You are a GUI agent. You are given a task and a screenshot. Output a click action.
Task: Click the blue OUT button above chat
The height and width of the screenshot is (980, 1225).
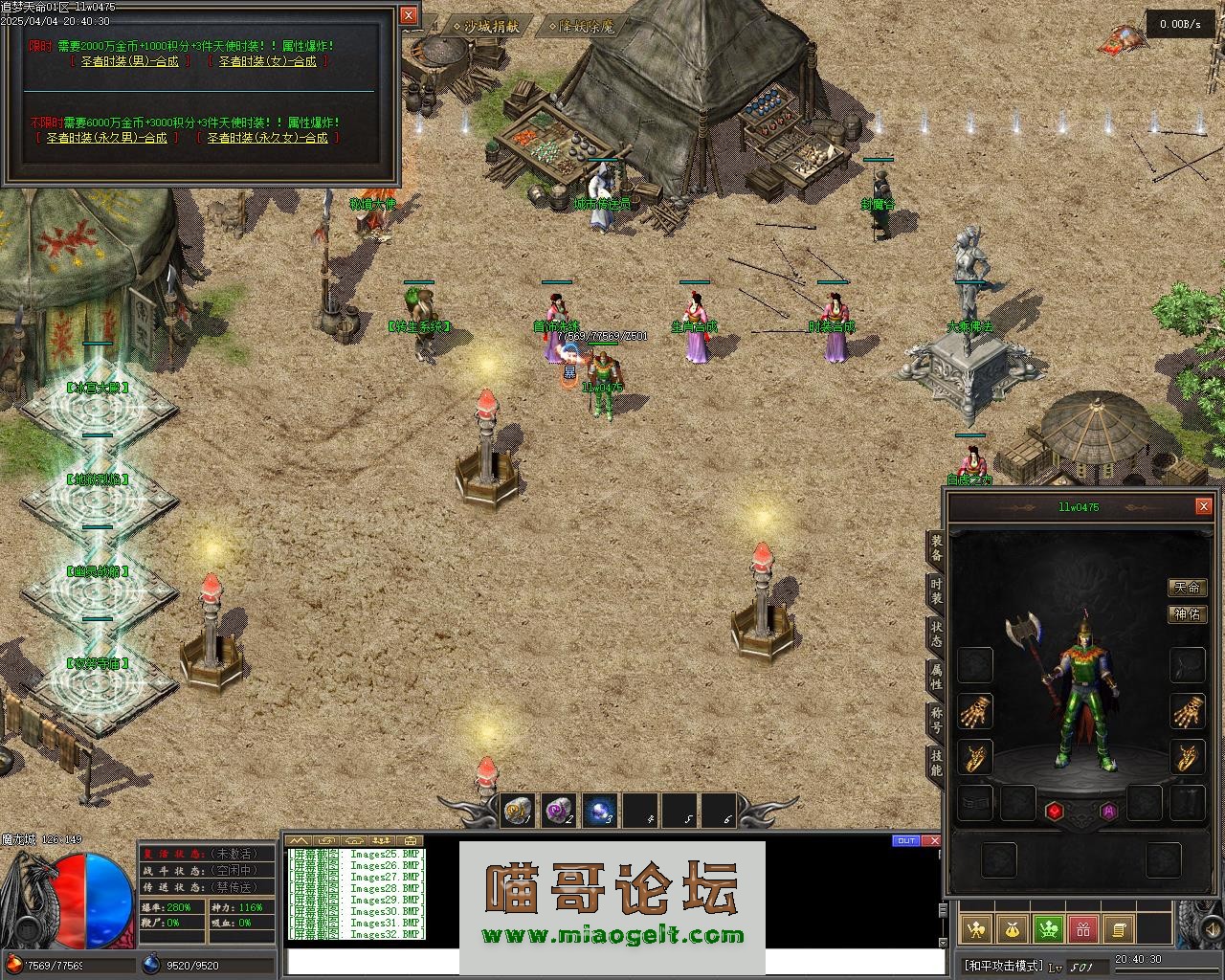click(x=905, y=841)
